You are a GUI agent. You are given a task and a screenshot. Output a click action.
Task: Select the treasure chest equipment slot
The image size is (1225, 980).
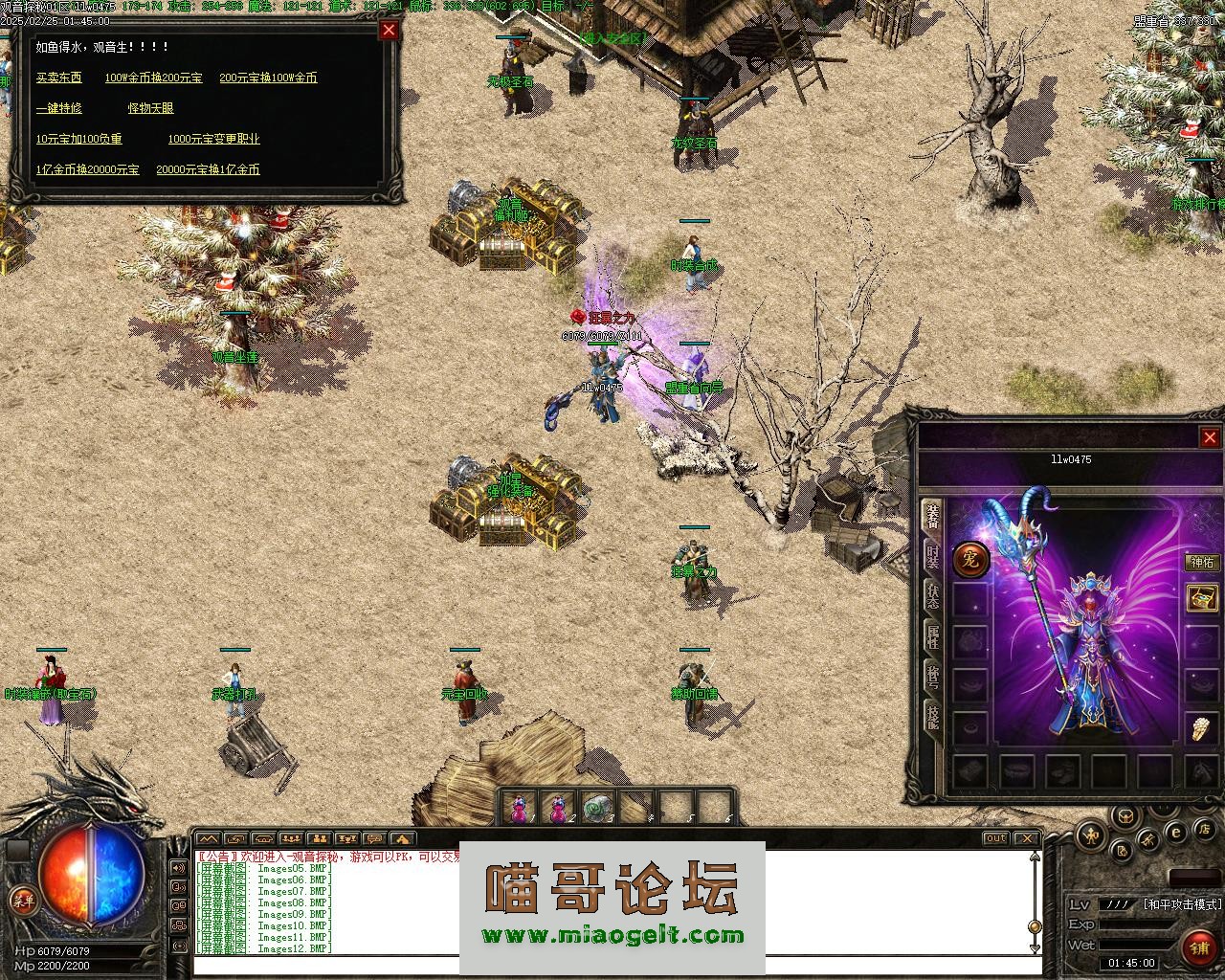click(1202, 598)
